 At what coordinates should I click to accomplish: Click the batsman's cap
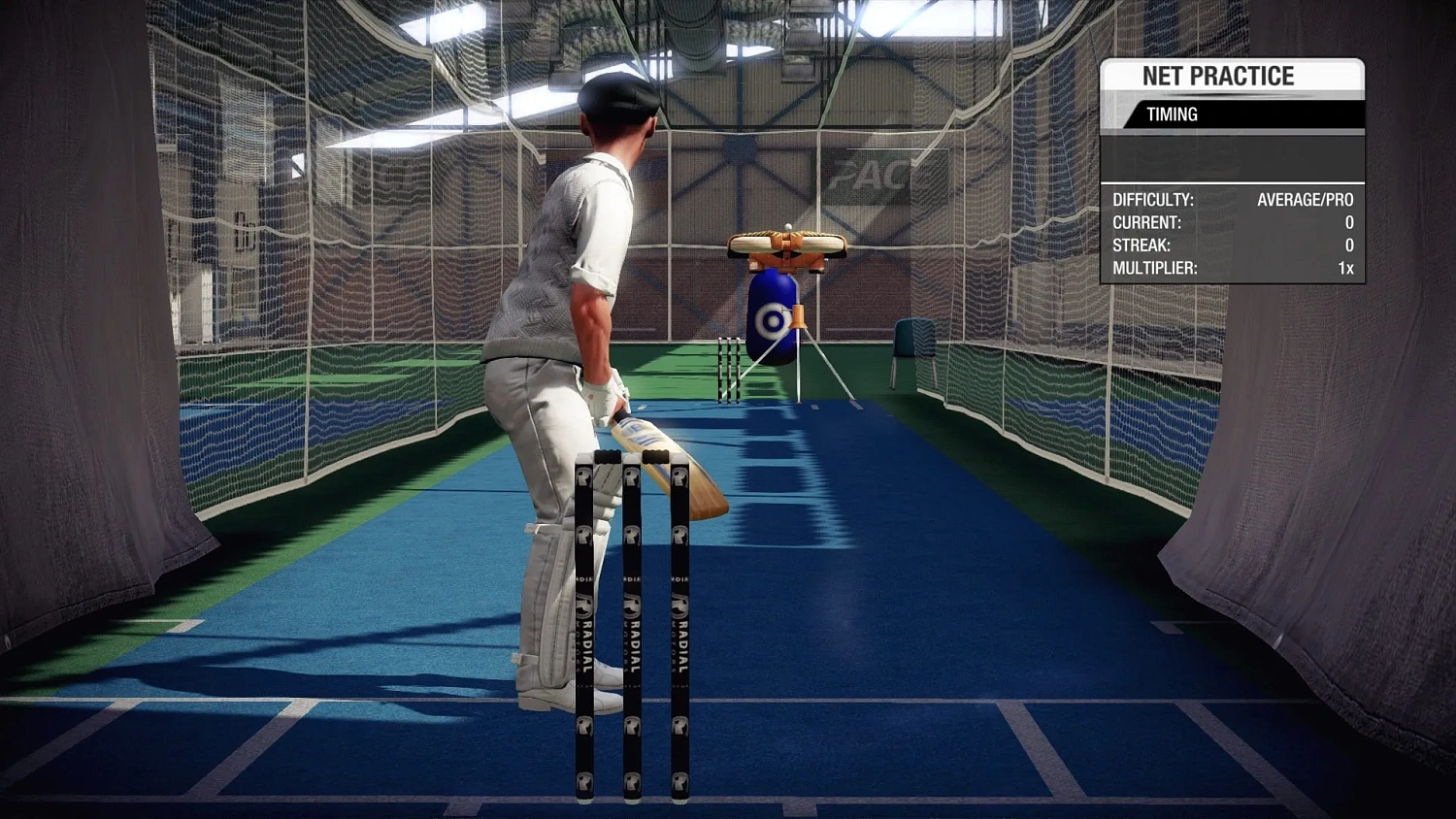click(x=618, y=95)
